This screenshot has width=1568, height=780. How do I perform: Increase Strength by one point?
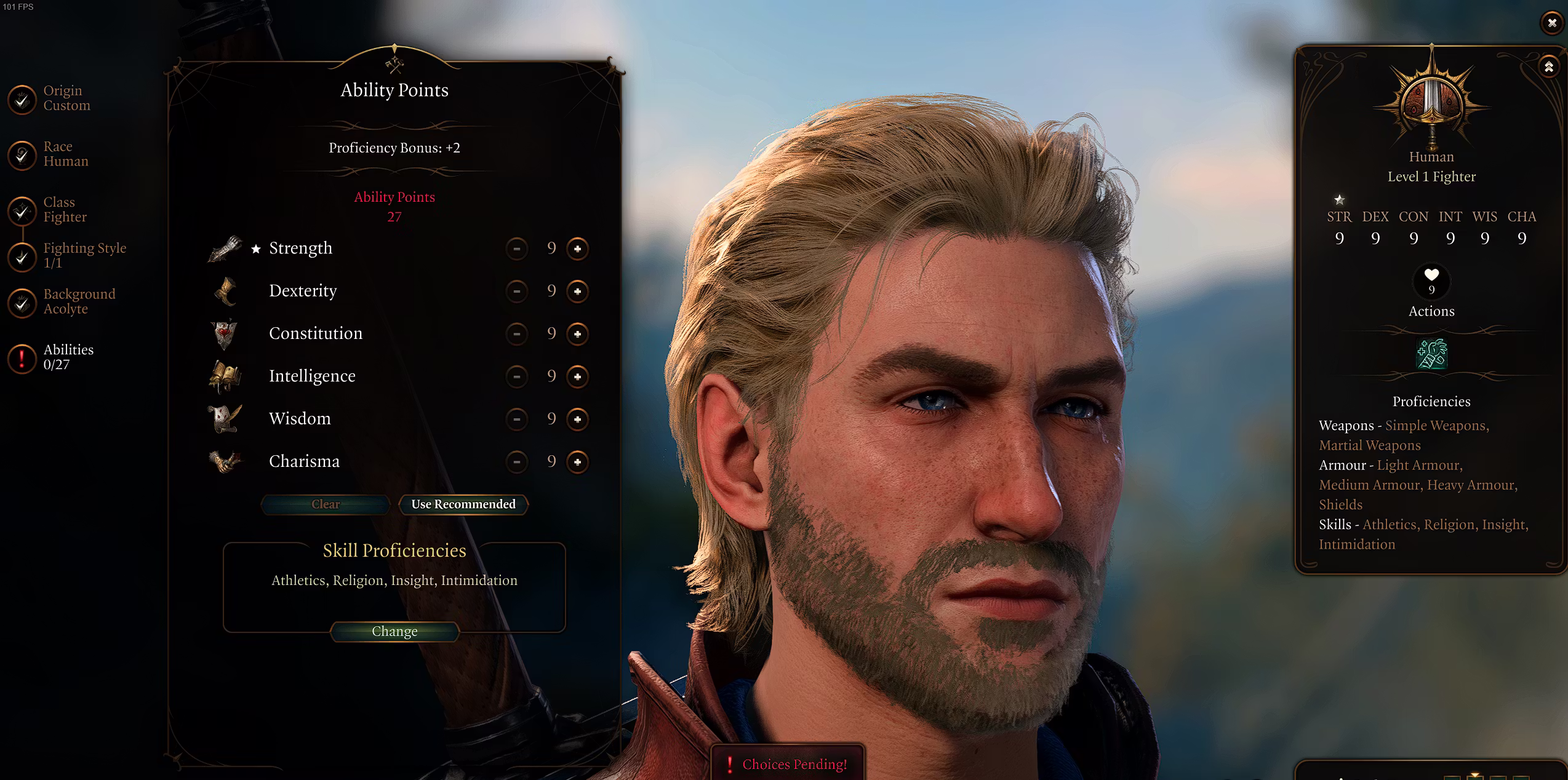point(577,249)
